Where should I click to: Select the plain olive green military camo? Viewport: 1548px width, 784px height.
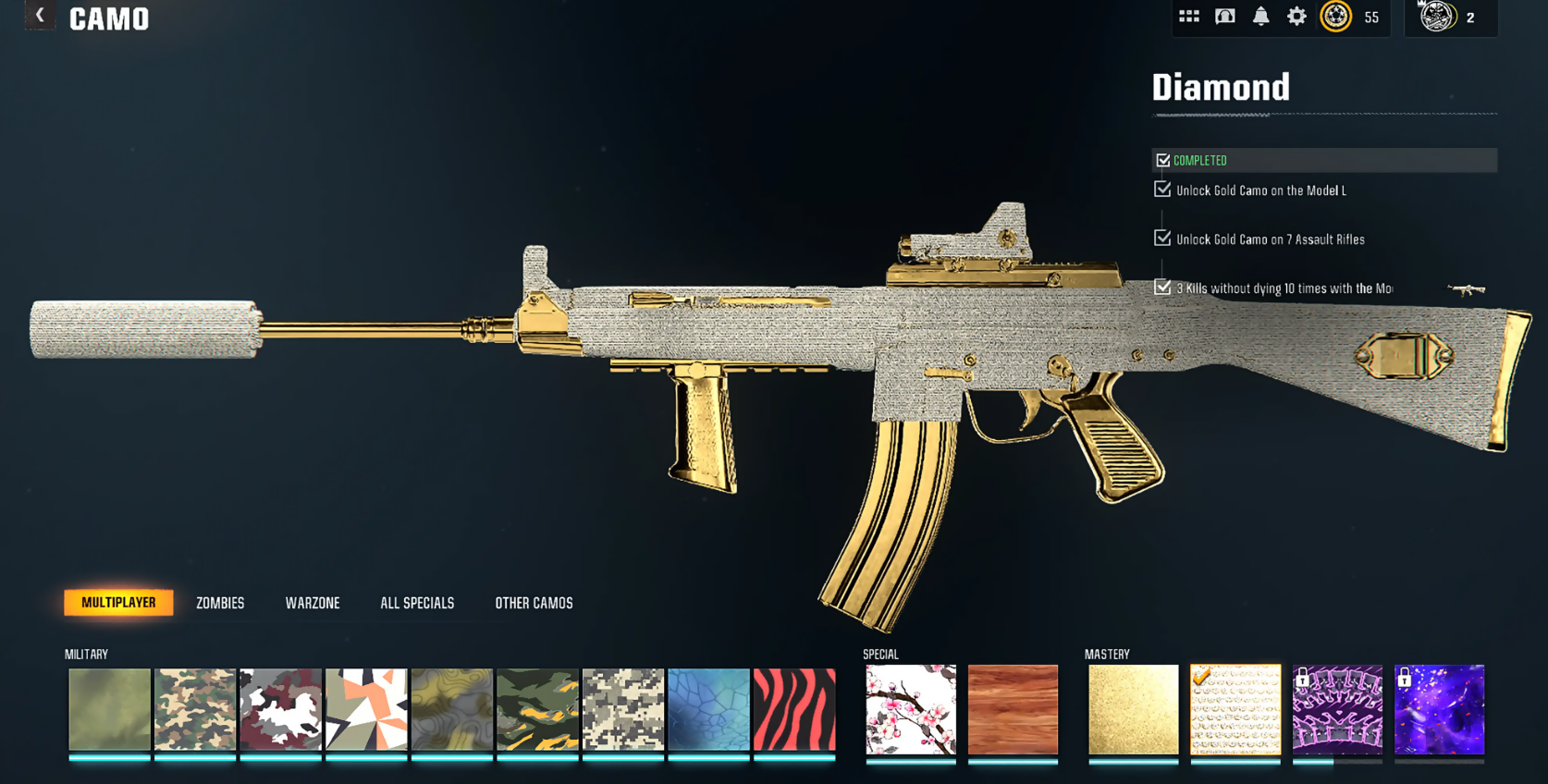pos(109,709)
